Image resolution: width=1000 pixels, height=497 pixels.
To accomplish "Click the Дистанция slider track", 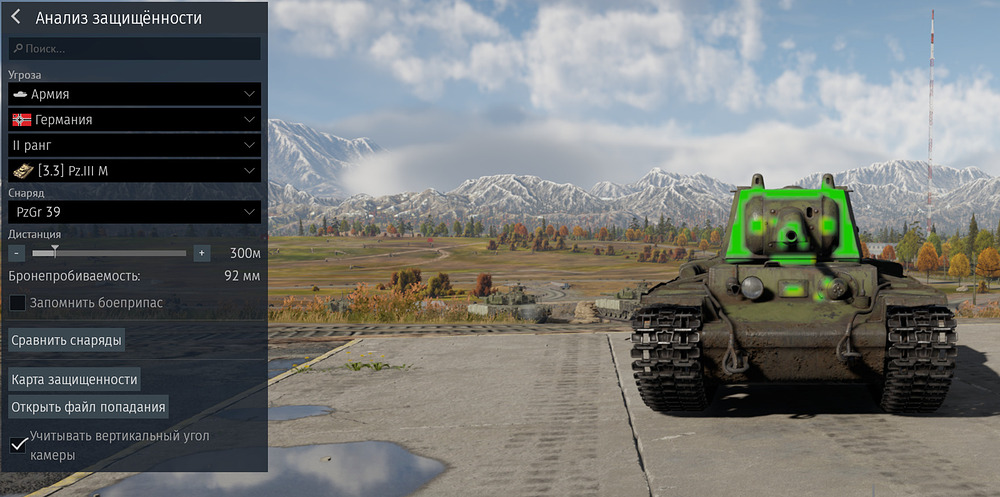I will point(110,253).
